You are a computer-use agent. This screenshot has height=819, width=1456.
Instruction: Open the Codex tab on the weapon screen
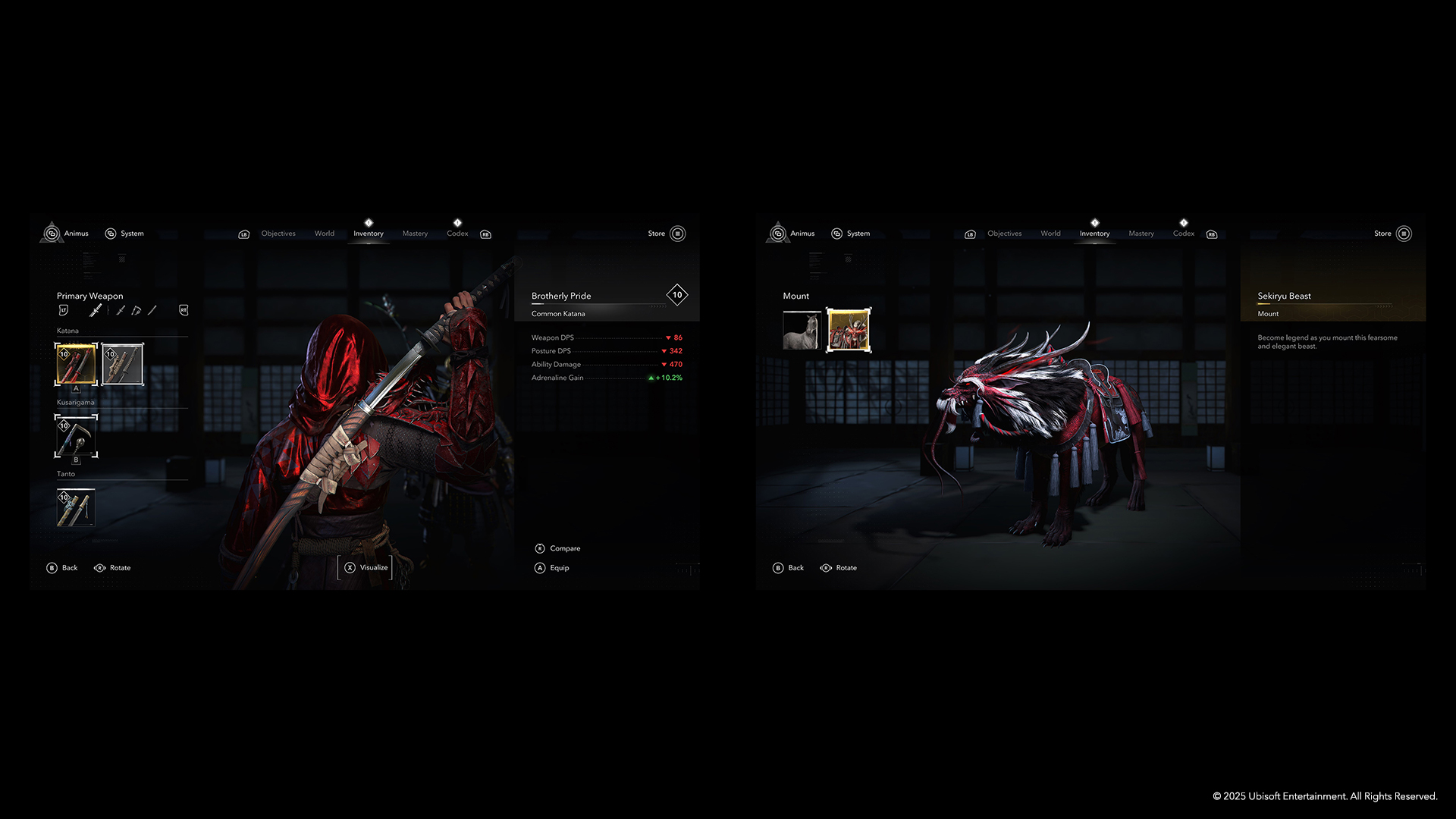point(457,234)
